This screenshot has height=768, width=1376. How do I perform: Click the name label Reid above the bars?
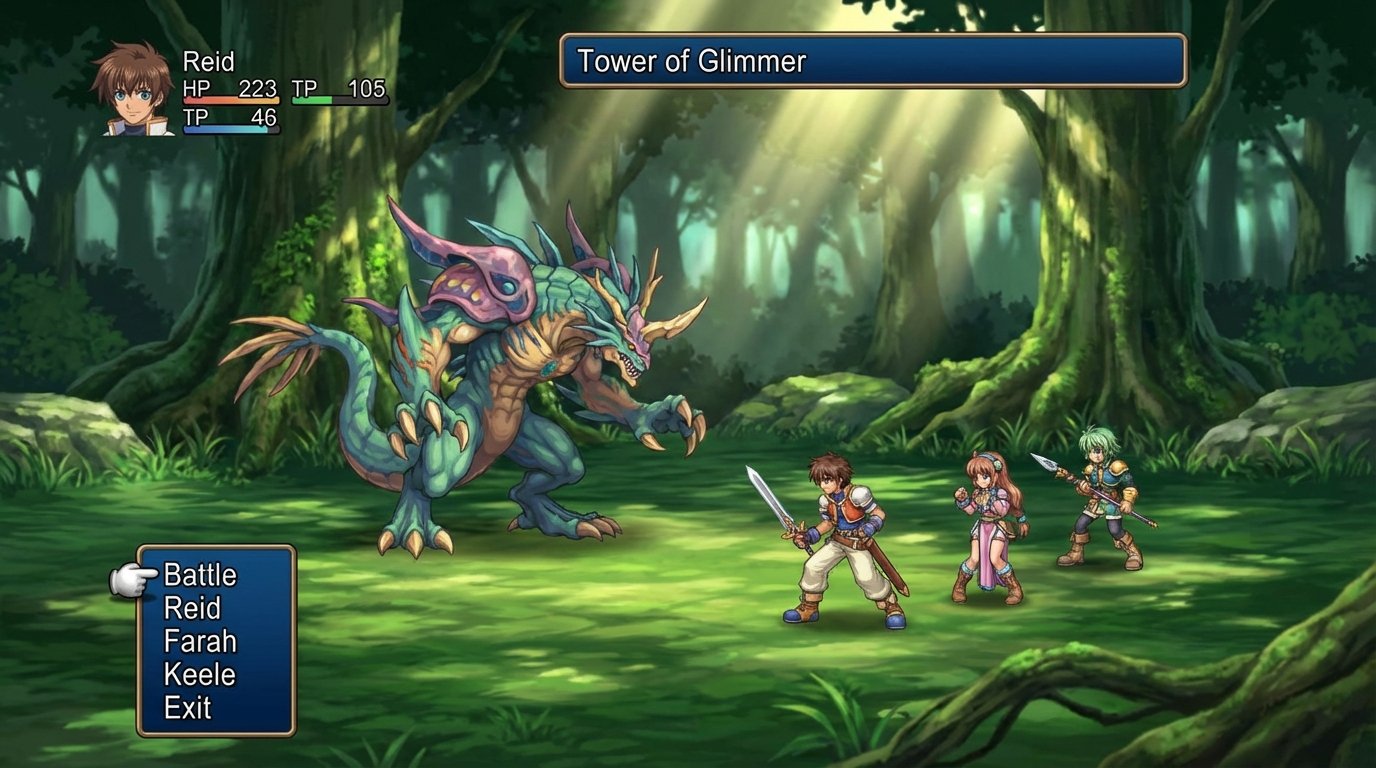[x=210, y=61]
